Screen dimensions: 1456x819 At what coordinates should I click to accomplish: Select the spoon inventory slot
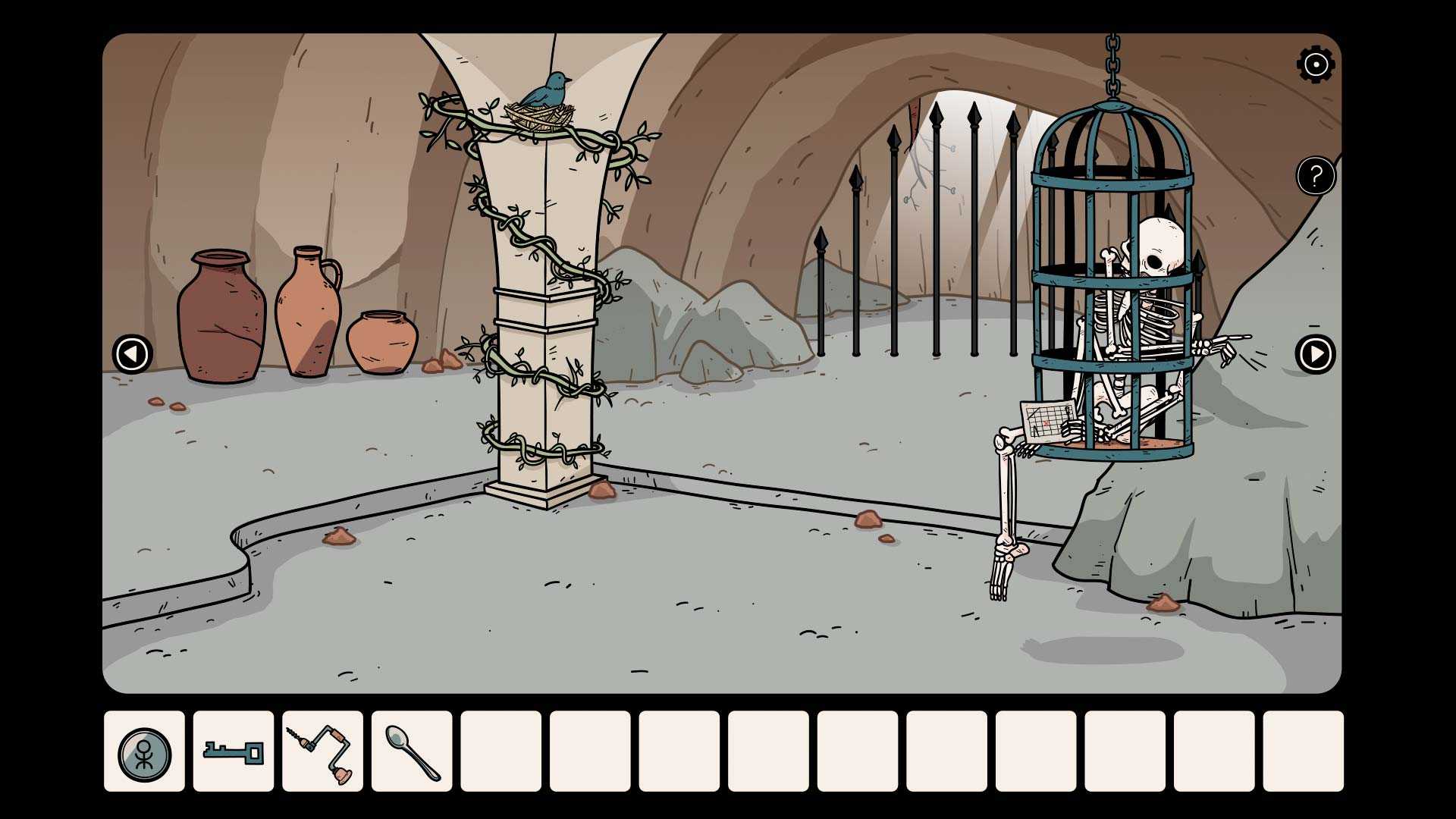click(x=412, y=752)
